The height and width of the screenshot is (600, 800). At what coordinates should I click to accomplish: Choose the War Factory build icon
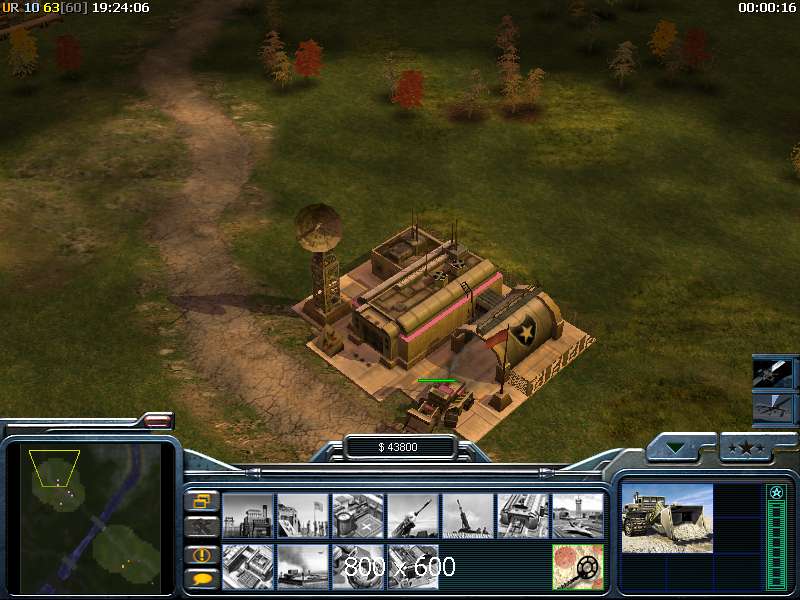tap(523, 516)
